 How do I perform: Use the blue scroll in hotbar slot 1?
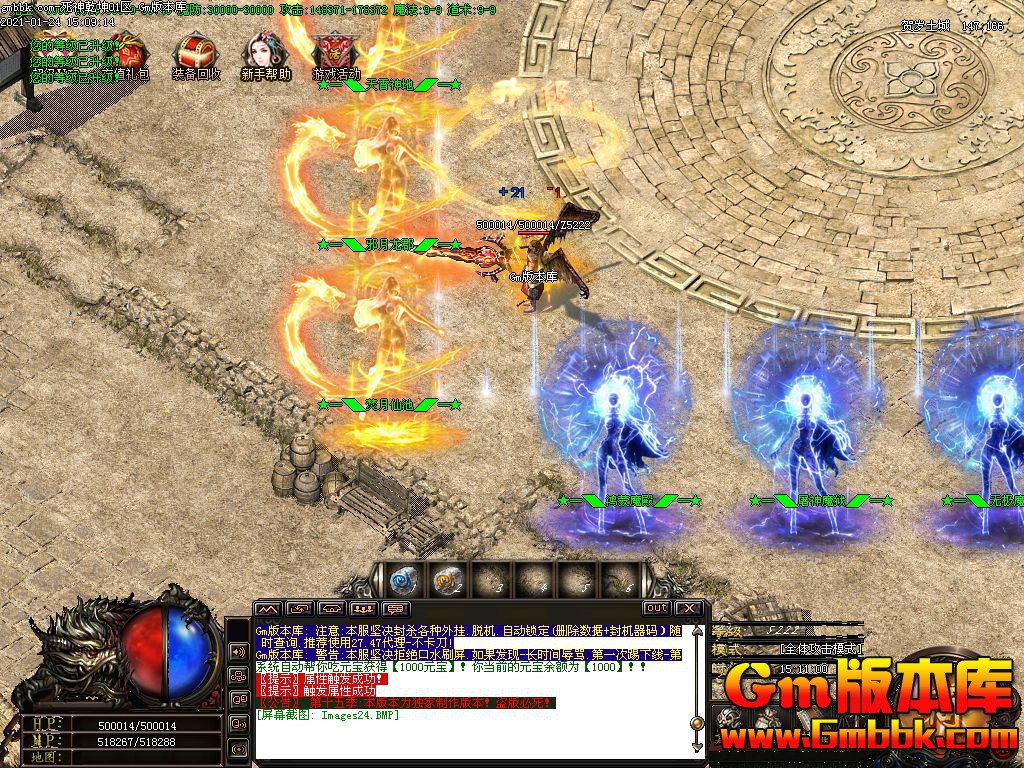402,579
